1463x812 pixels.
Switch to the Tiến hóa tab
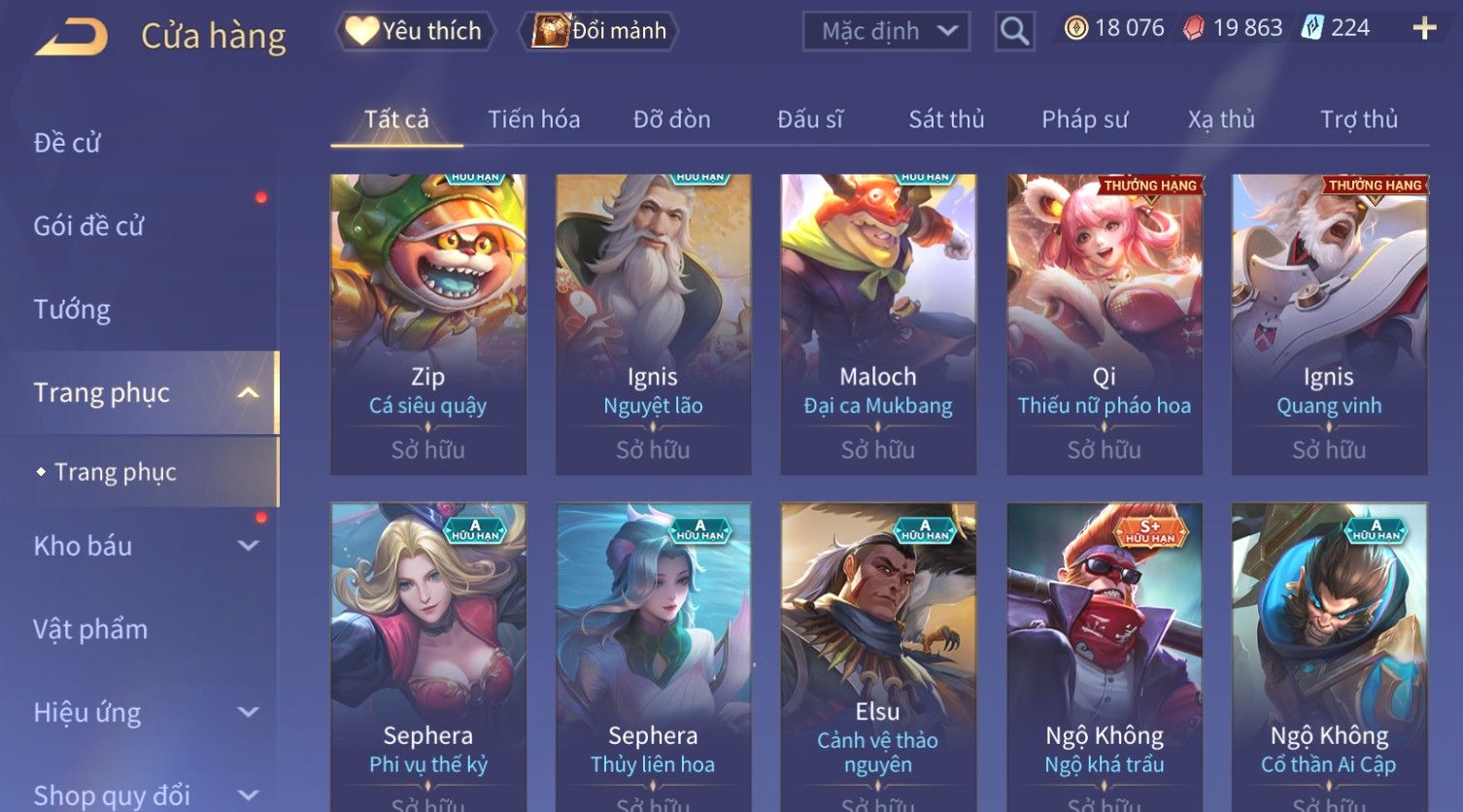click(533, 119)
